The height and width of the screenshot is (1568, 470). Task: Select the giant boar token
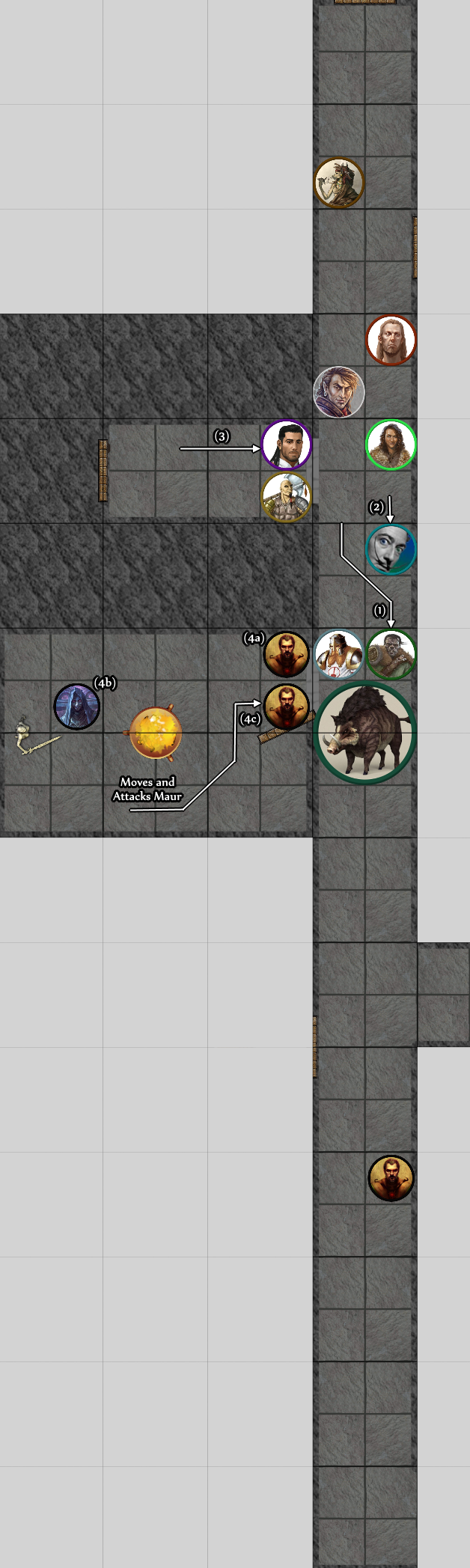coord(364,733)
